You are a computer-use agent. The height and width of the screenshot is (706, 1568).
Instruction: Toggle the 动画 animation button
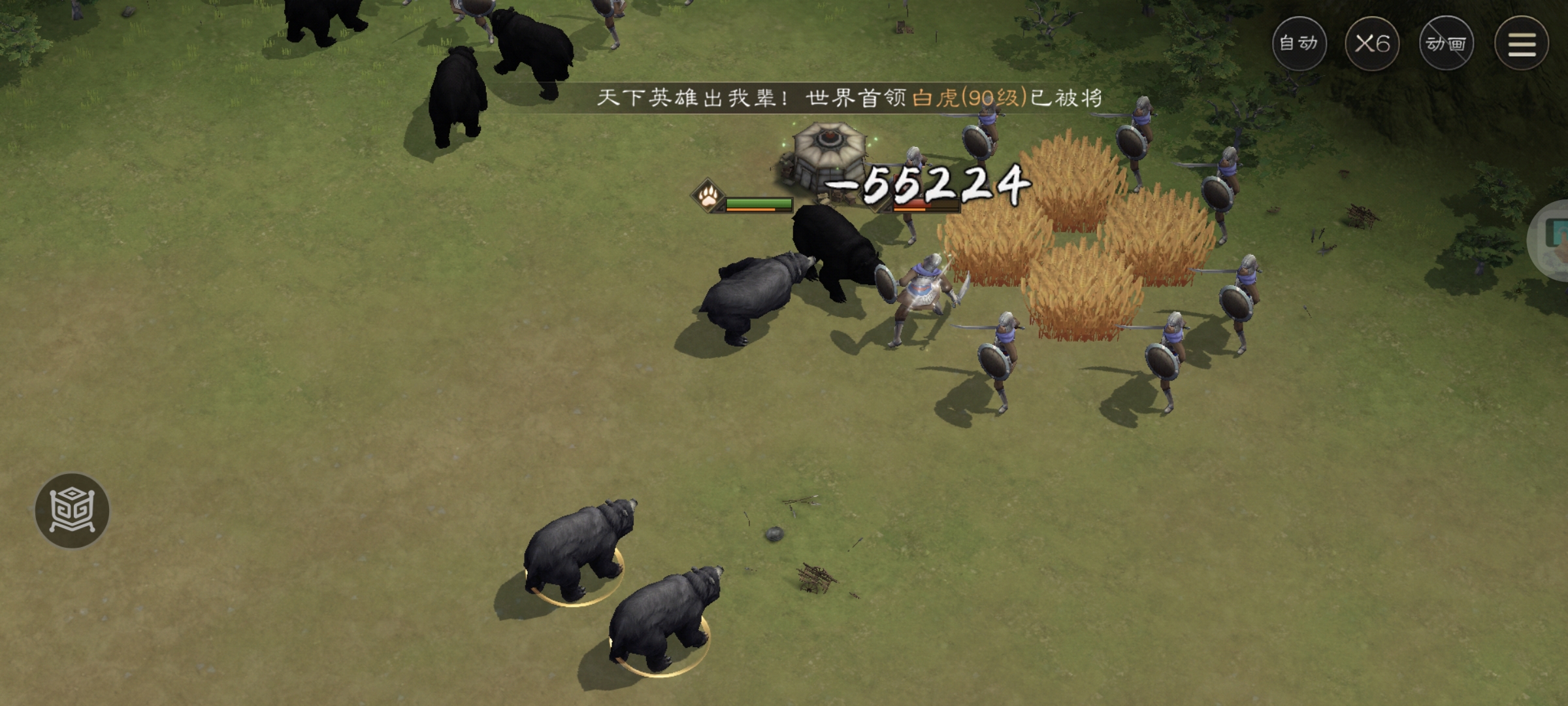[1446, 44]
